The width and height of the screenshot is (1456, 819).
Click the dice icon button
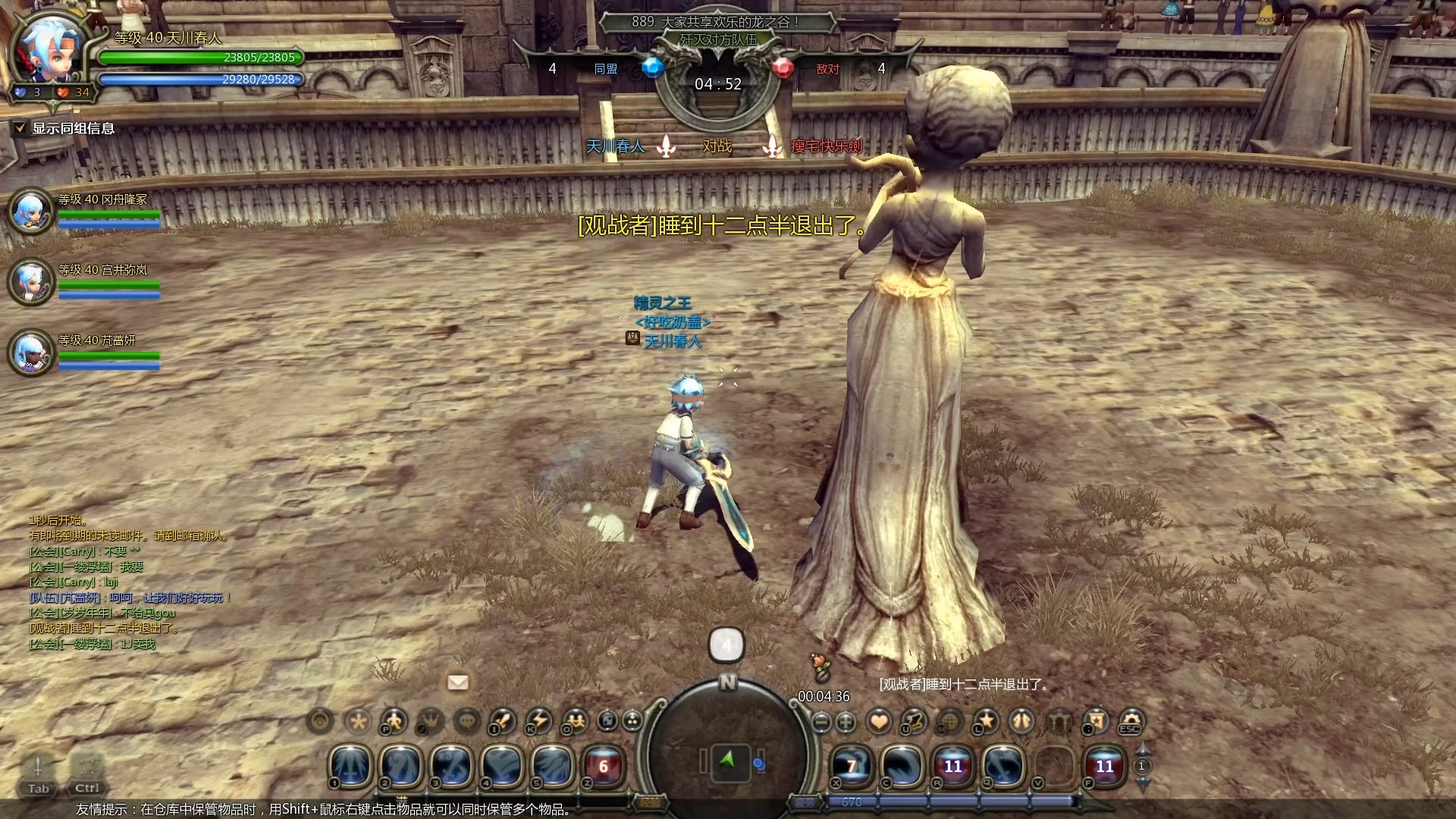click(x=607, y=720)
